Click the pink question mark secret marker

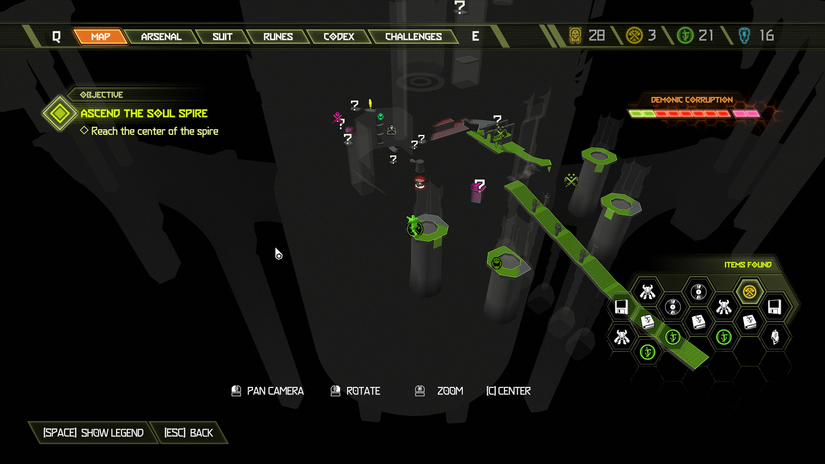coord(478,187)
